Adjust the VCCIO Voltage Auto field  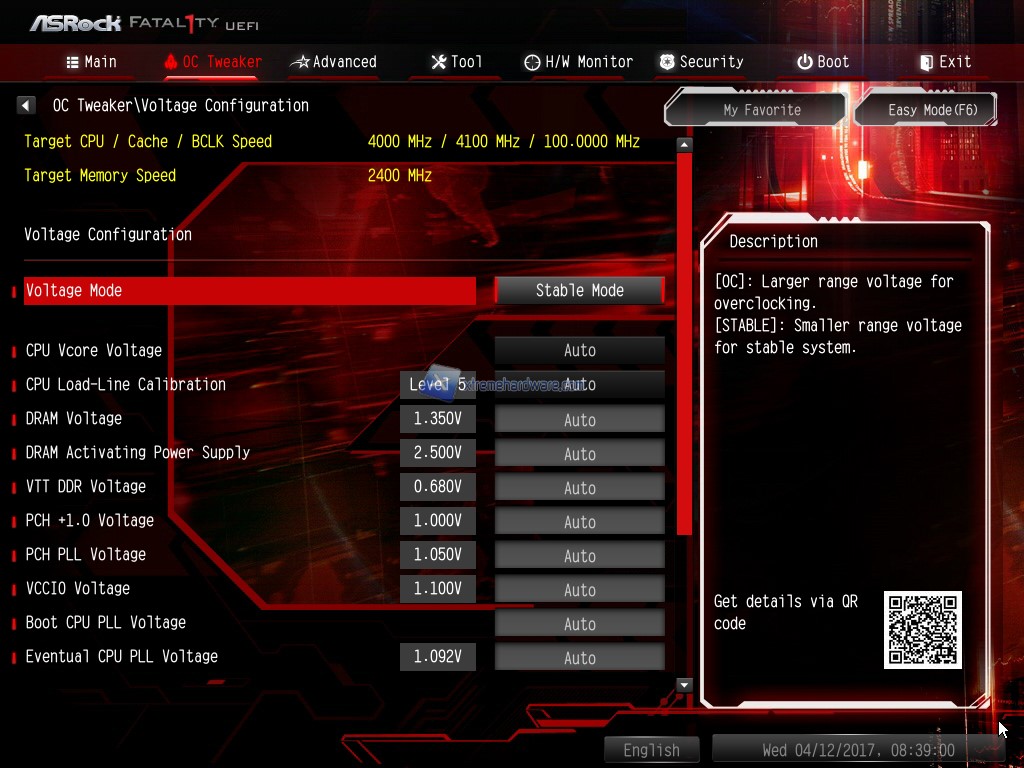click(579, 590)
